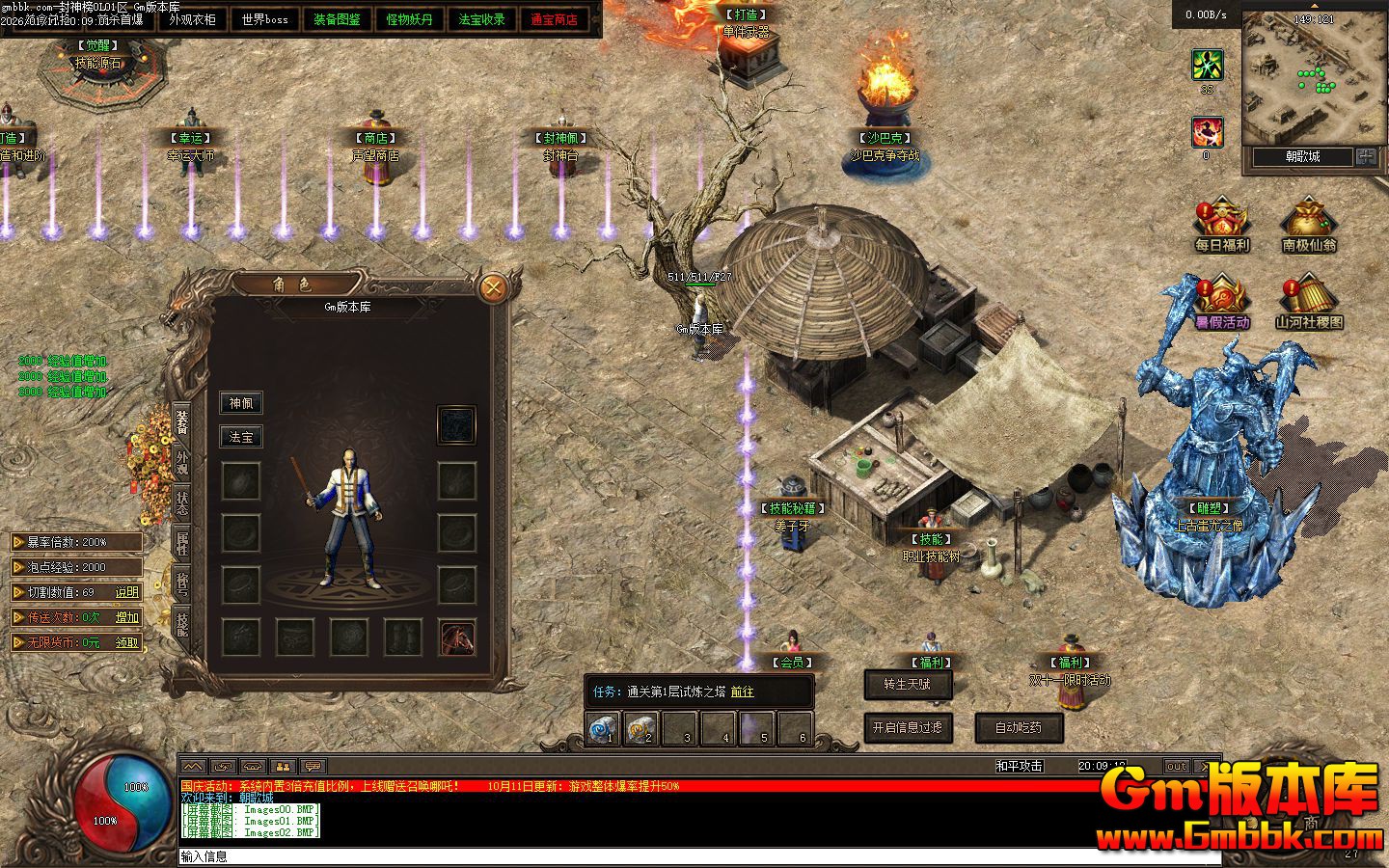Toggle the 自动吃药 auto-potion button
Screen dimensions: 1389x868
click(1019, 727)
